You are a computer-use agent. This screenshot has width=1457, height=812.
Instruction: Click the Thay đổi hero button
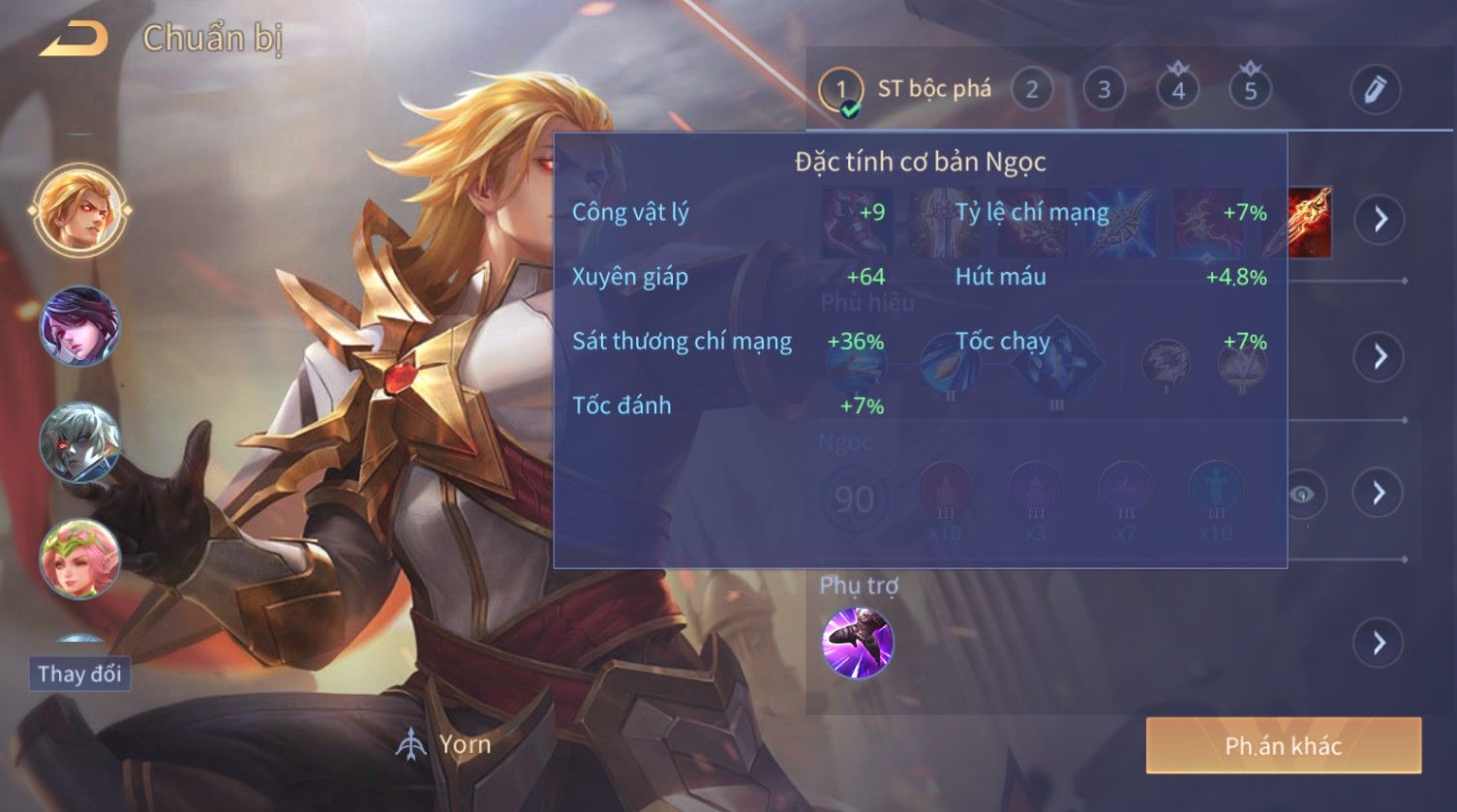tap(79, 674)
